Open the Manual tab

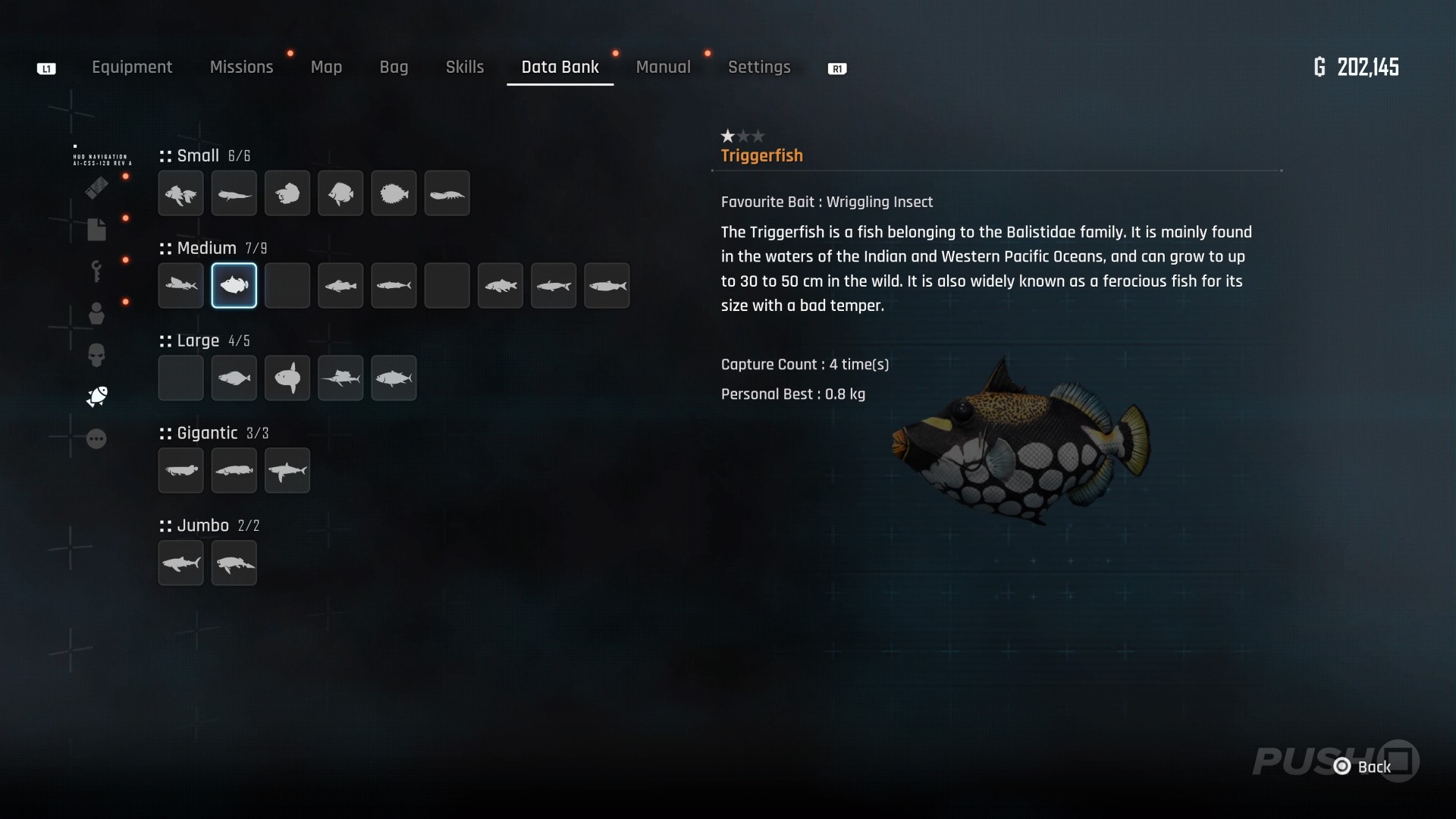(663, 67)
